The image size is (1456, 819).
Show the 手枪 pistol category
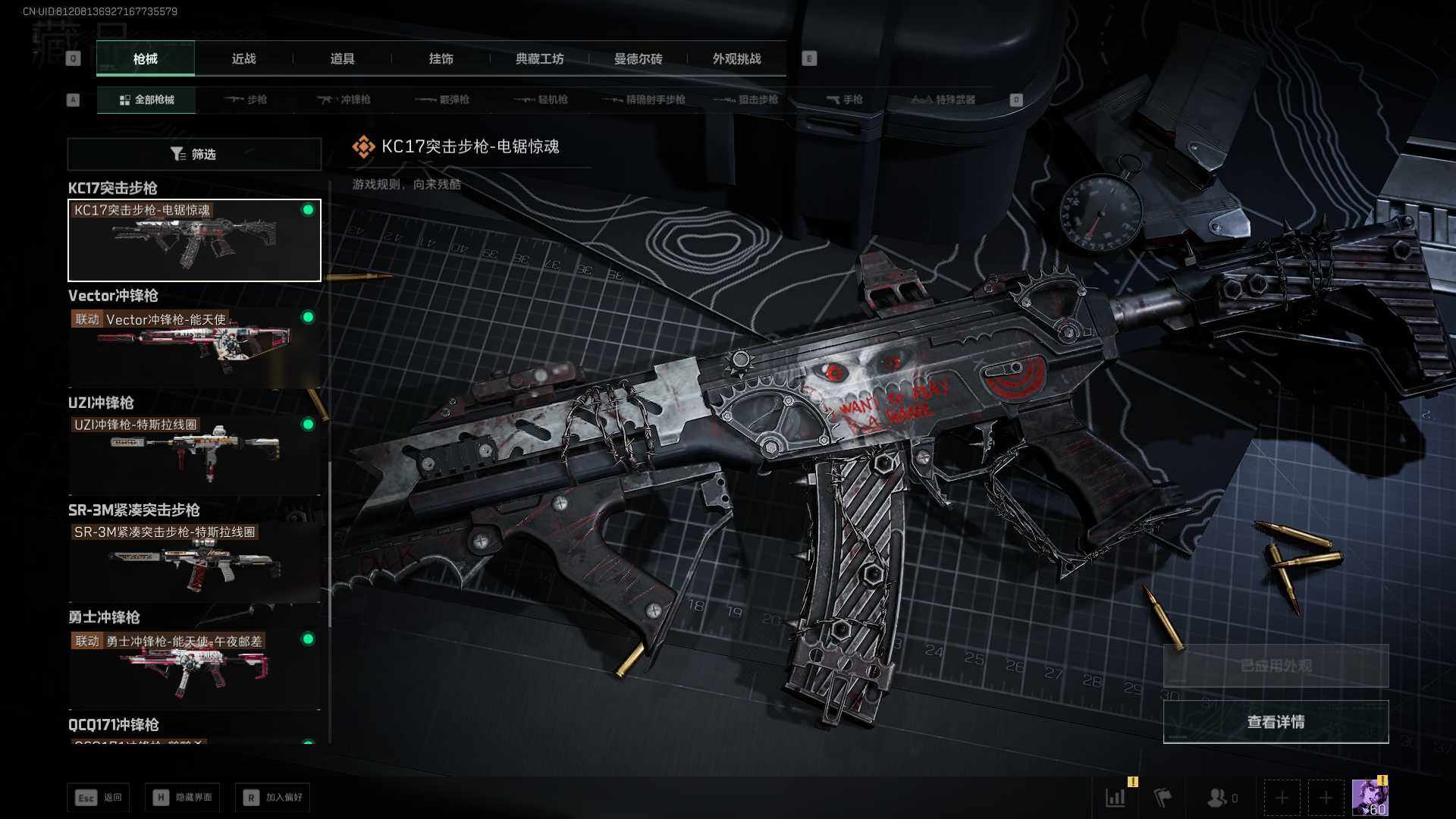(x=844, y=99)
